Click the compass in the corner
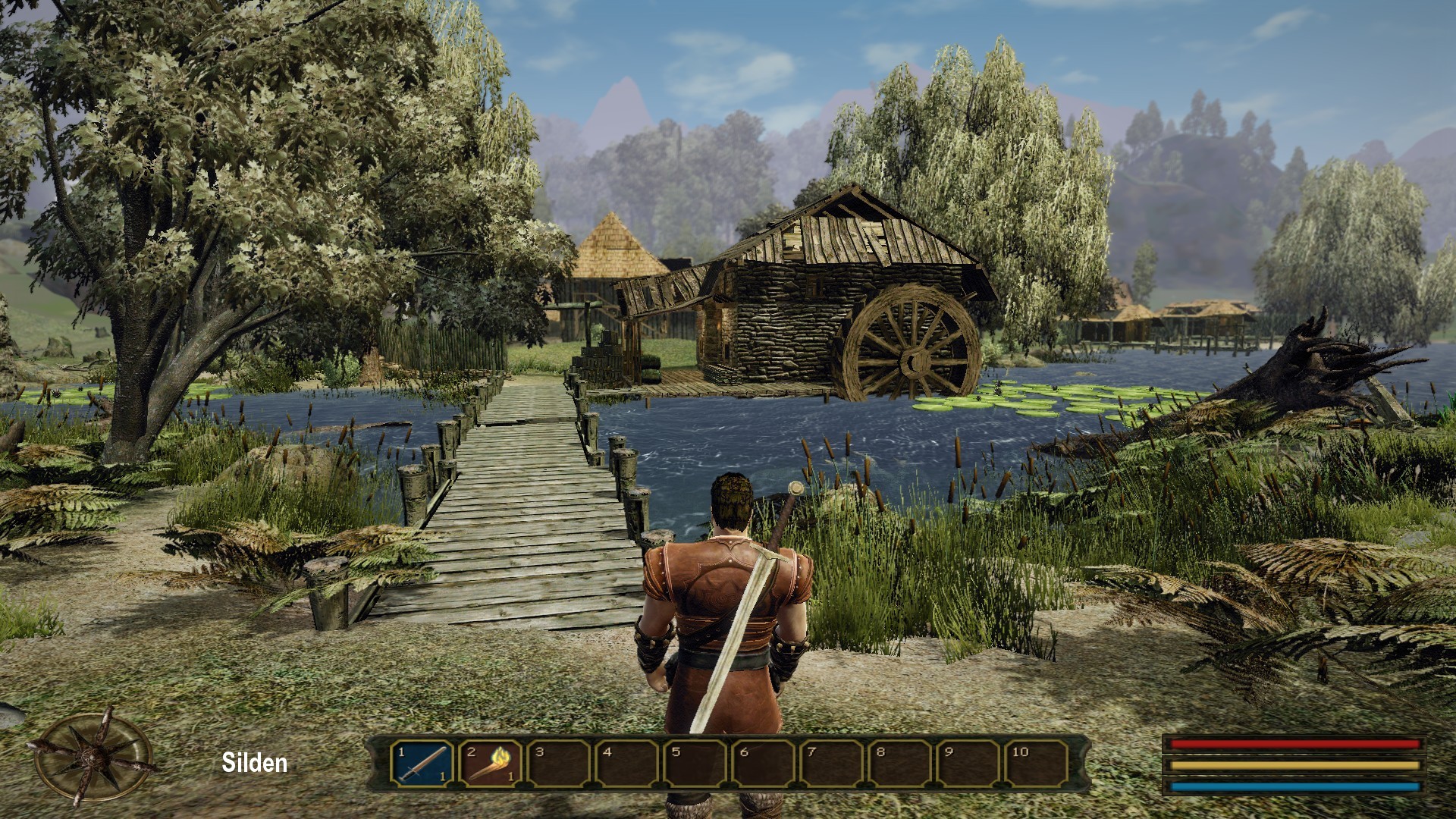The width and height of the screenshot is (1456, 819). click(93, 757)
